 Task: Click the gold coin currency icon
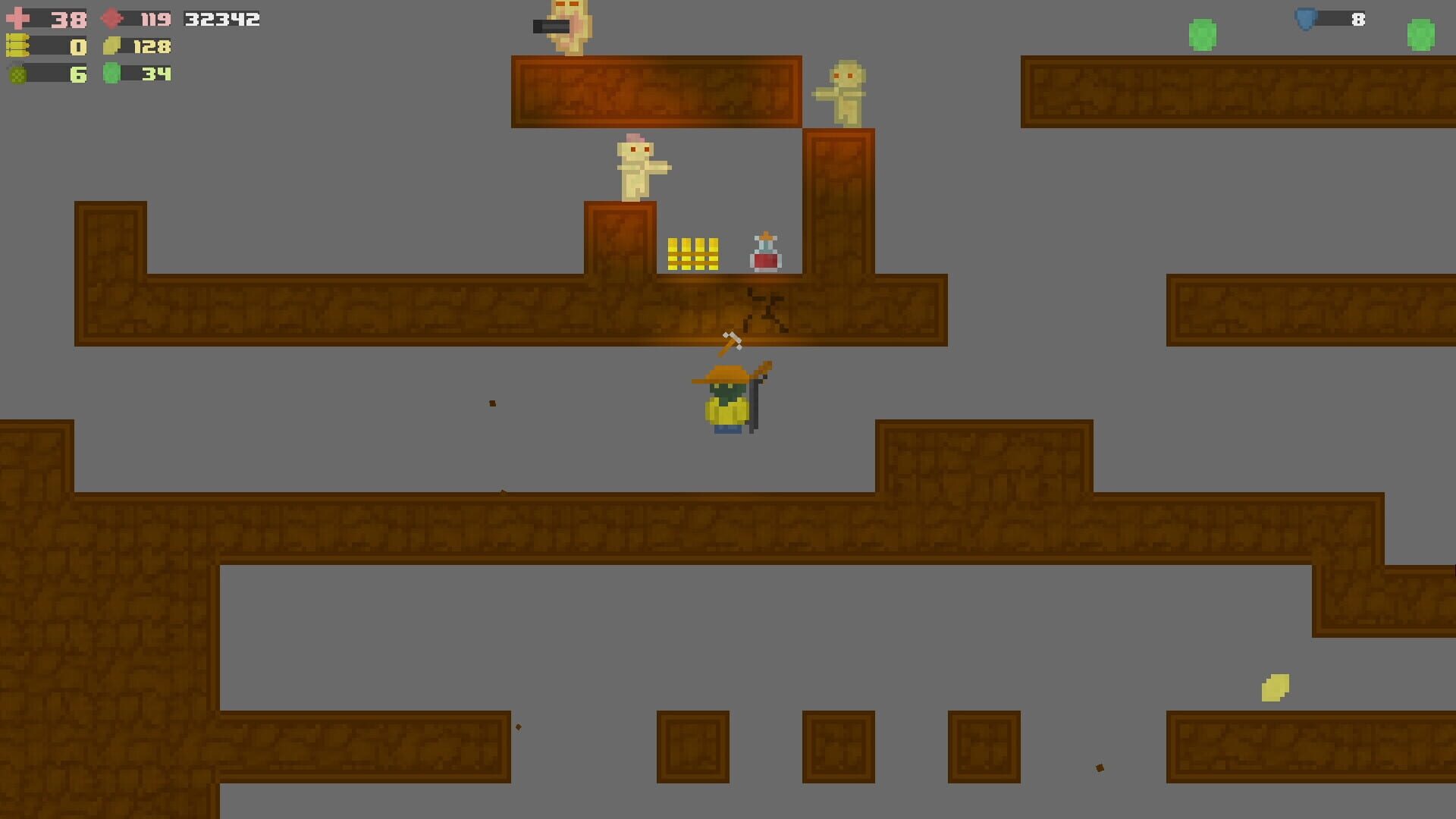click(x=112, y=47)
